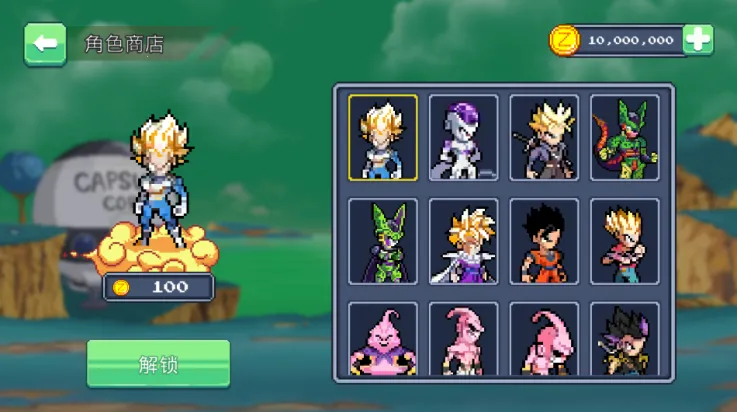Viewport: 737px width, 412px height.
Task: Choose the Cell tile with arms crossed
Action: pos(383,242)
